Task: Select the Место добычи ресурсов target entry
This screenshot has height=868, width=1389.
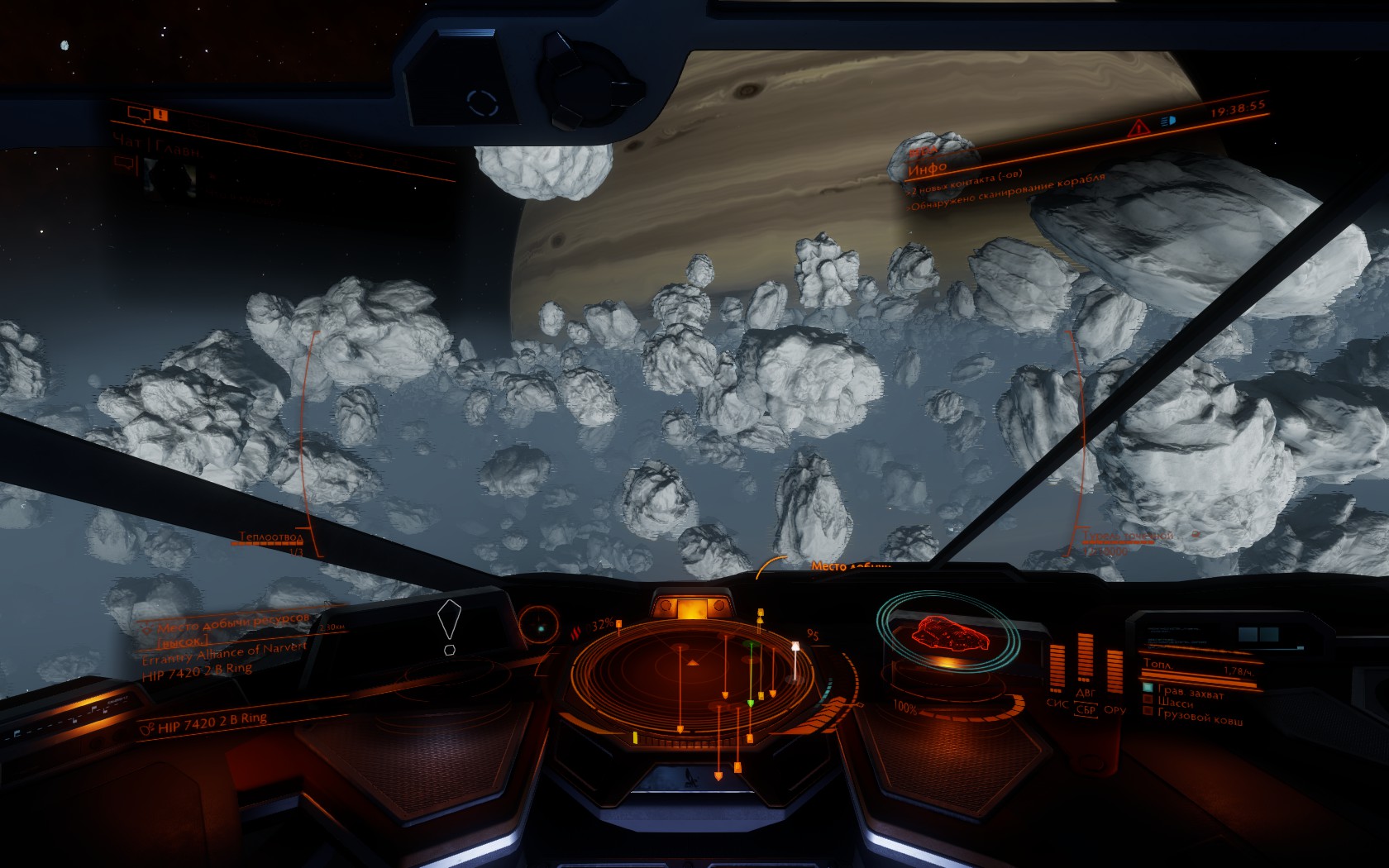Action: 231,622
